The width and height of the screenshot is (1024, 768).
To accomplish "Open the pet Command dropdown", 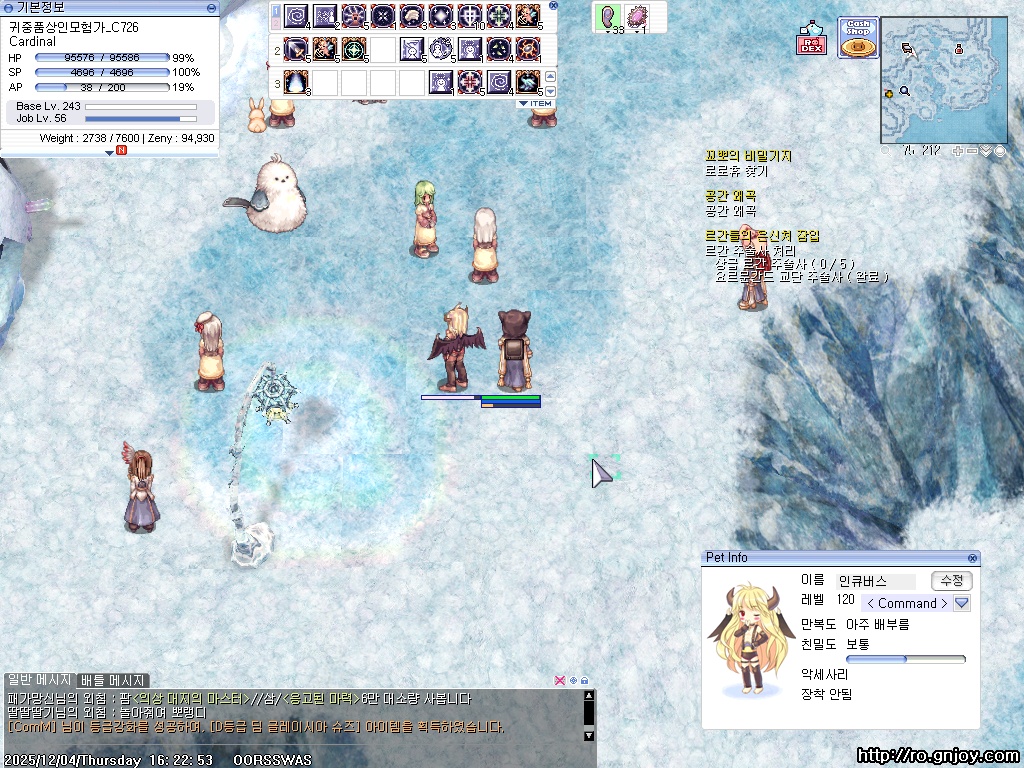I will pyautogui.click(x=962, y=603).
